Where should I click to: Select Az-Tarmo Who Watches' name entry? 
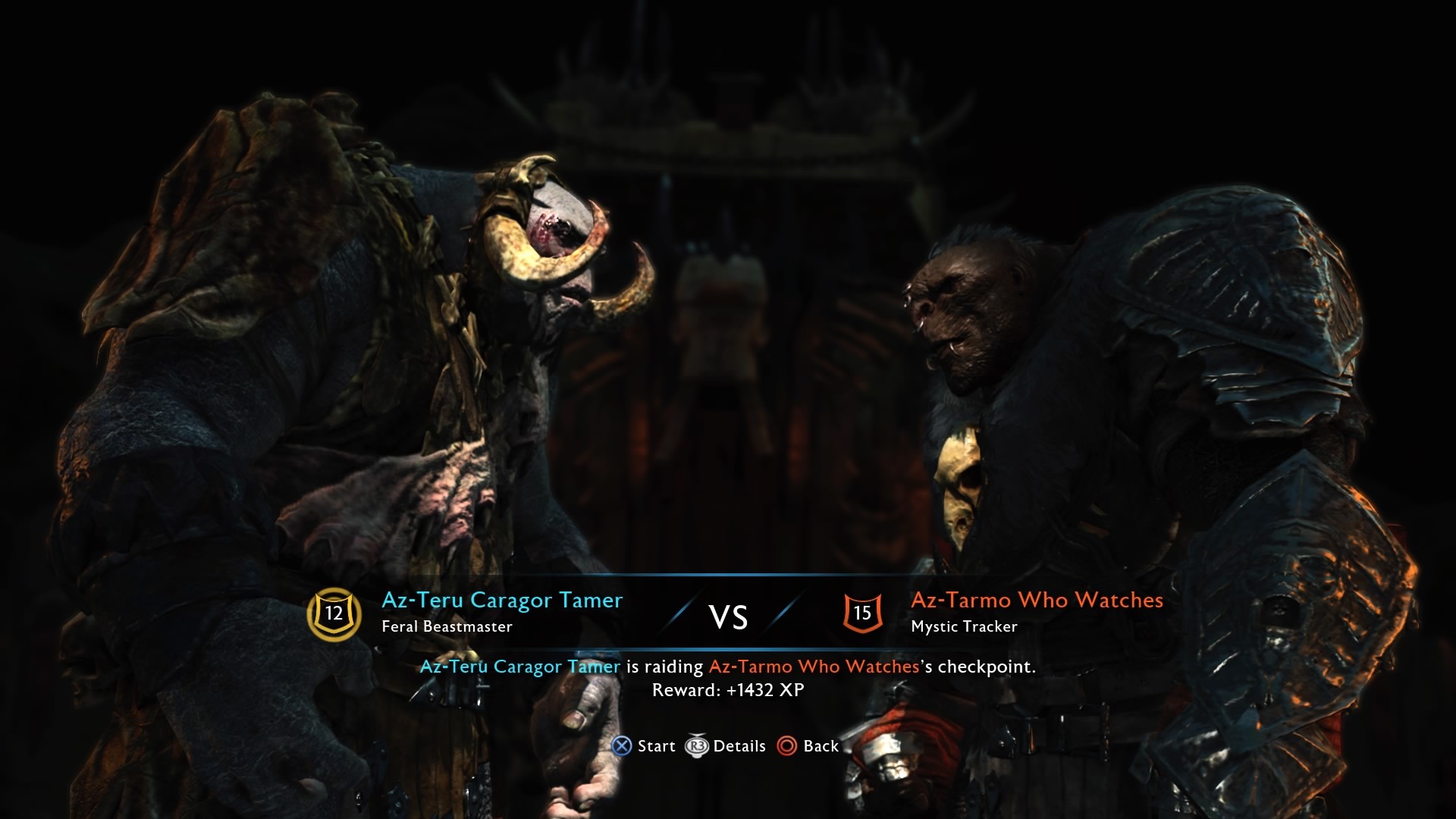(x=1037, y=601)
